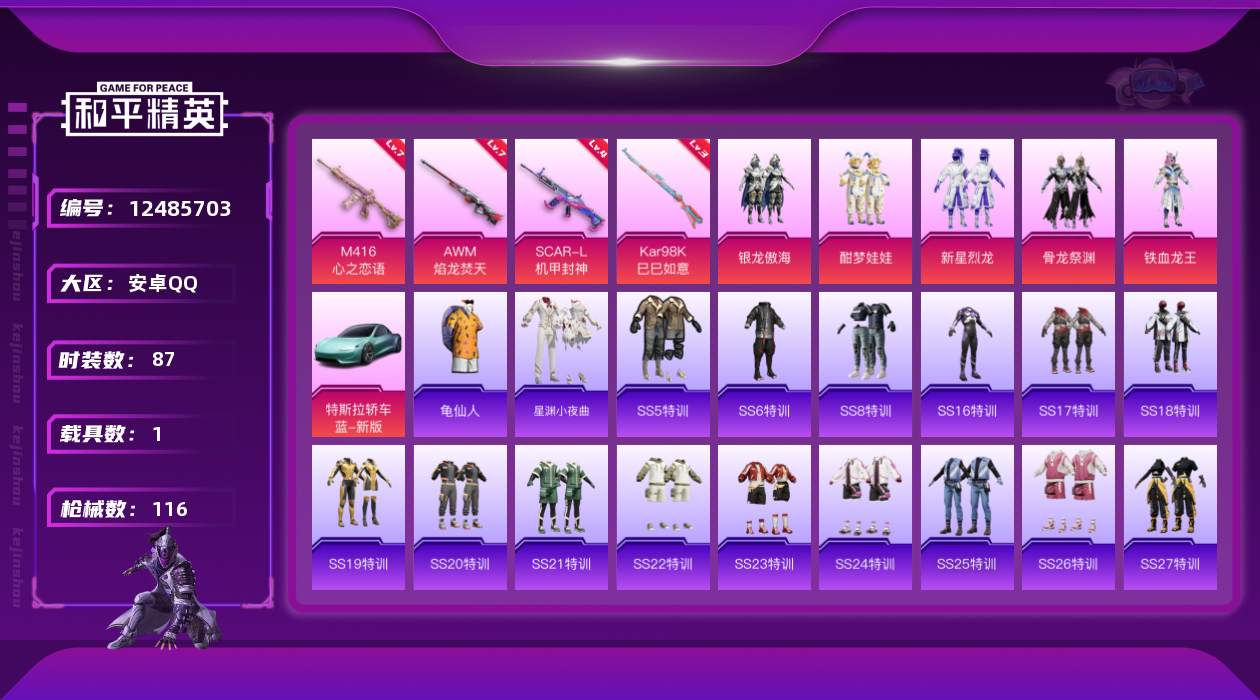Choose the SS22特训 outfit card
The height and width of the screenshot is (700, 1260).
(x=663, y=517)
